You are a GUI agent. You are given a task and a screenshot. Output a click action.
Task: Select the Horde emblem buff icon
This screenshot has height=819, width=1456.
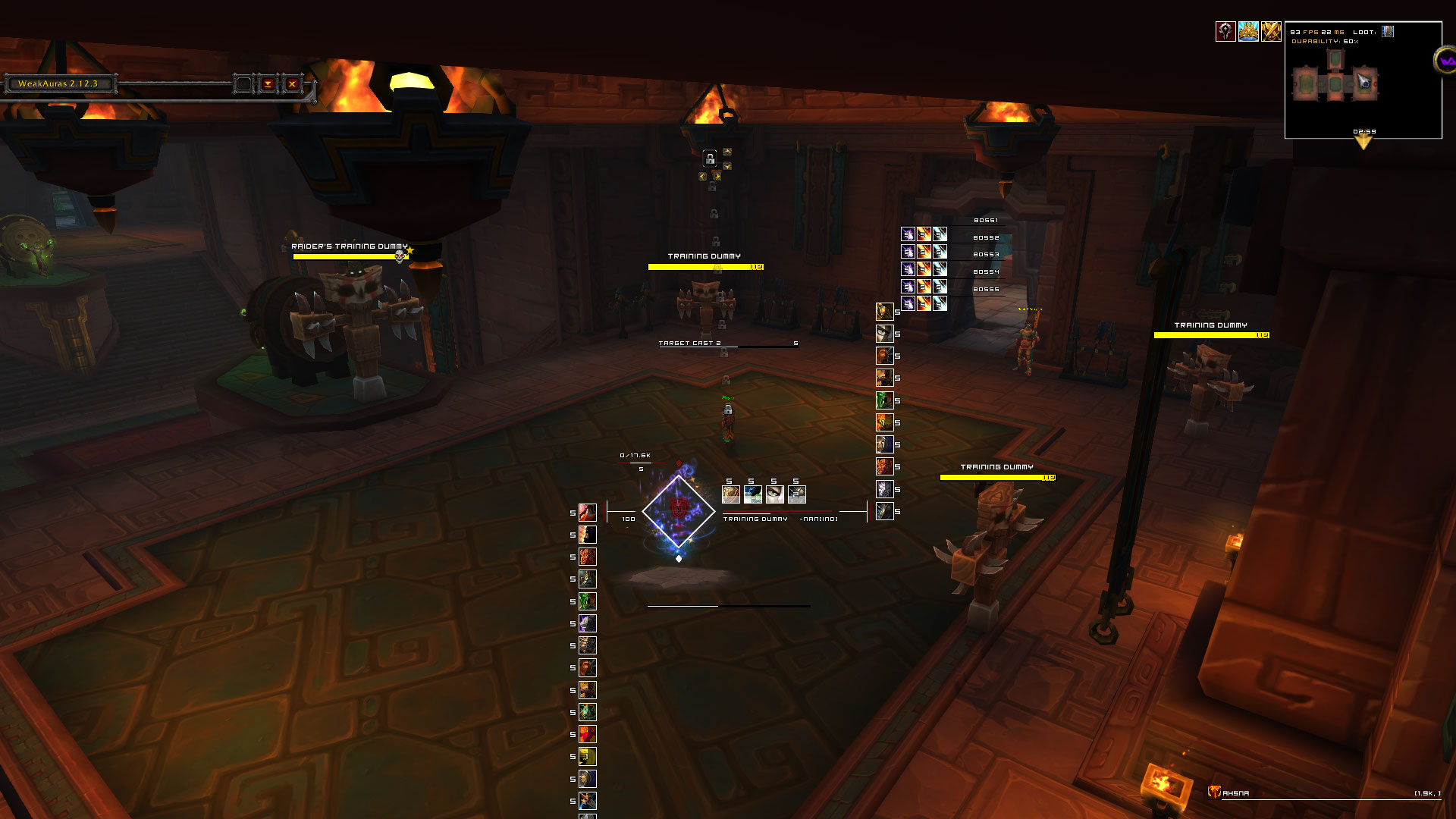(x=1225, y=31)
